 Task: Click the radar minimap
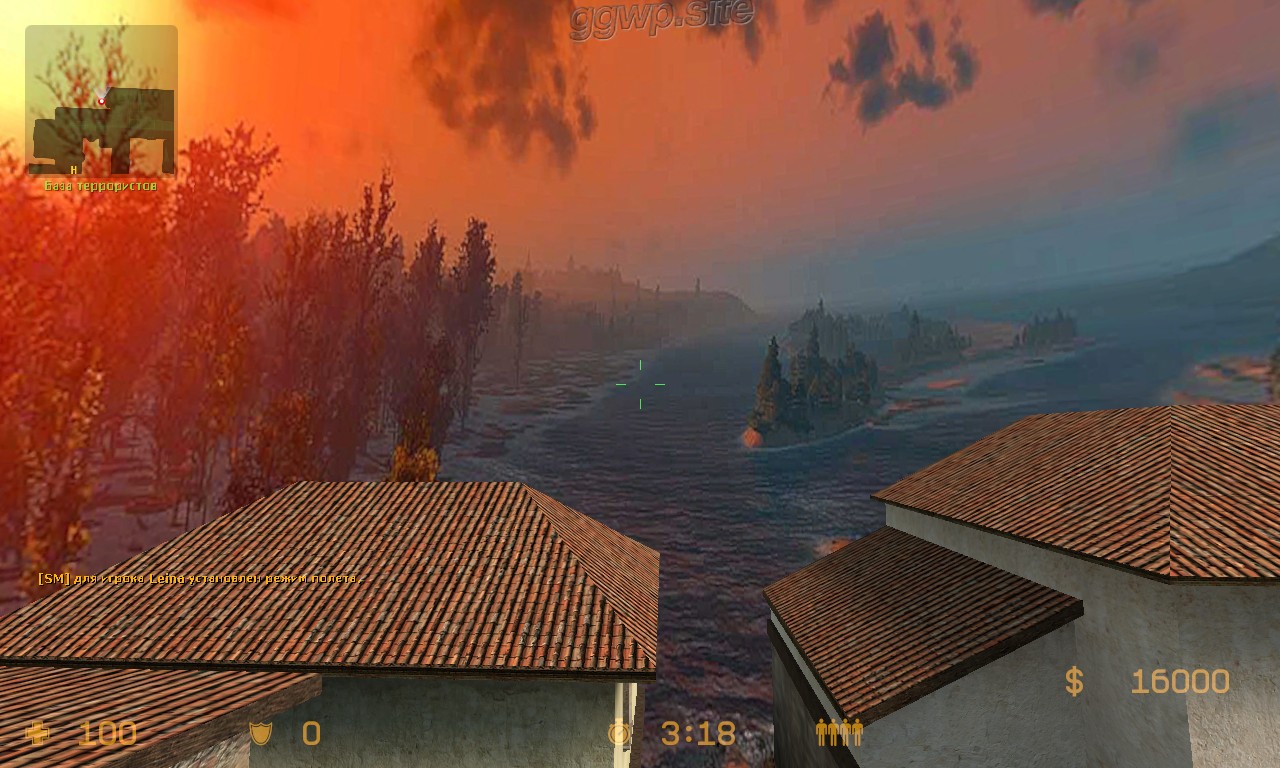101,101
